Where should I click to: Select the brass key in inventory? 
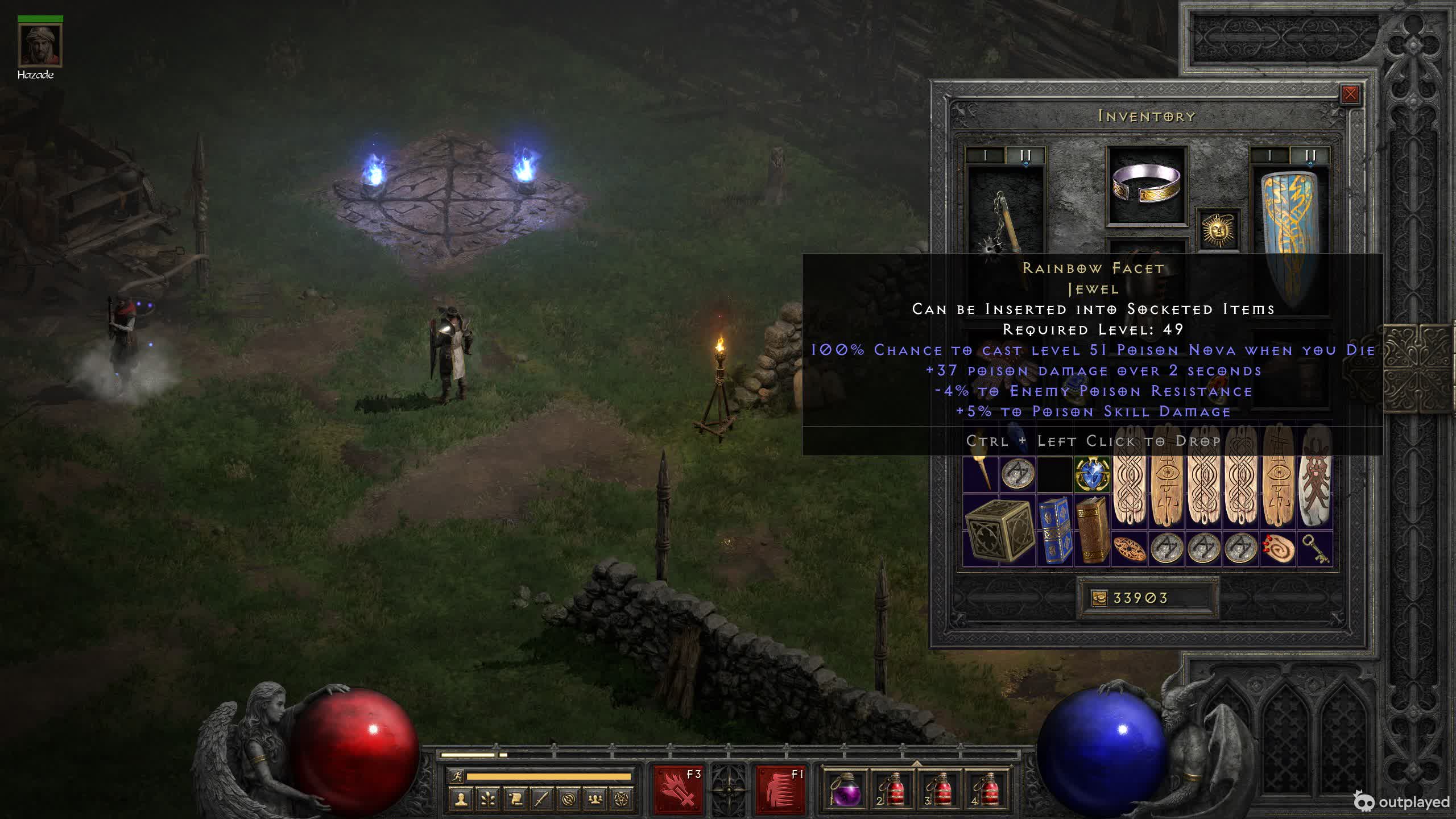1315,548
